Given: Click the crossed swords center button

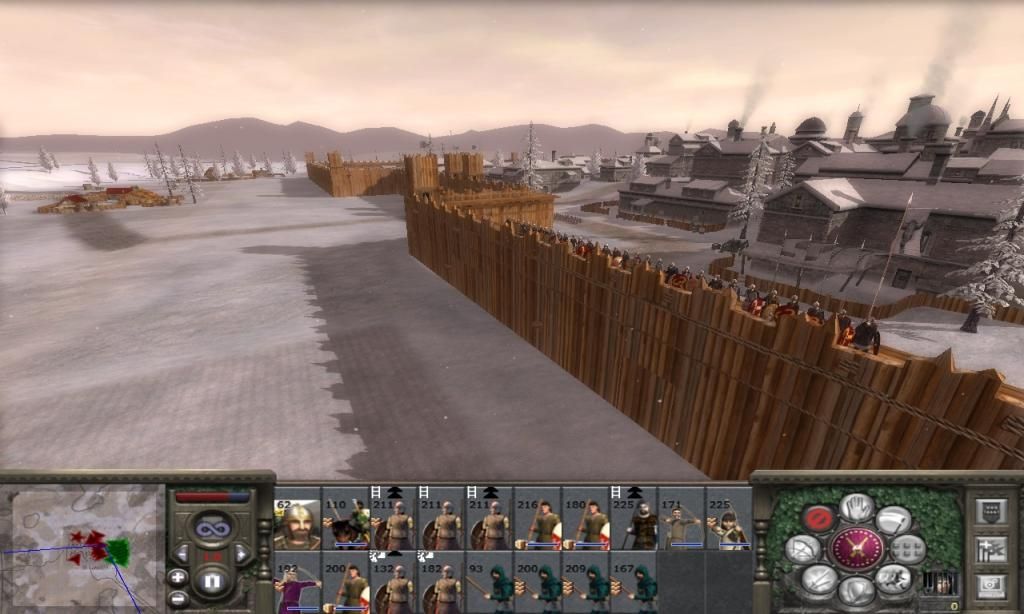Looking at the screenshot, I should tap(857, 548).
